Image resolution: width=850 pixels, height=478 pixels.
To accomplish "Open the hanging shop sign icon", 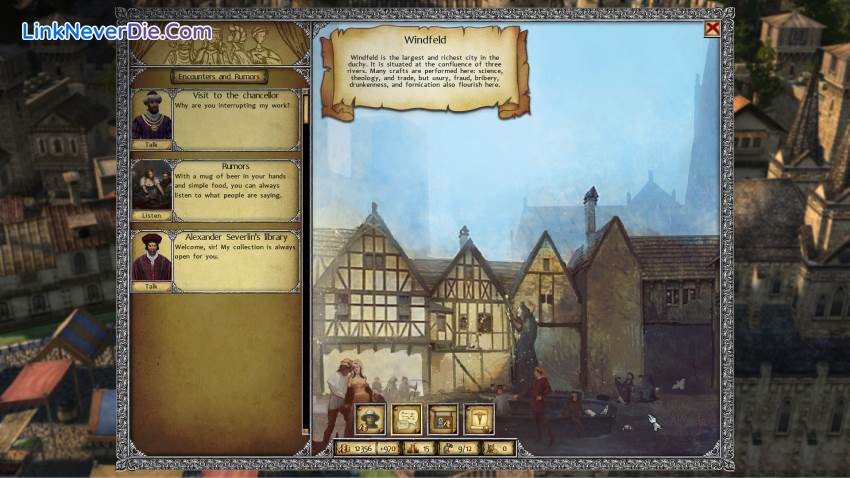I will click(x=442, y=418).
